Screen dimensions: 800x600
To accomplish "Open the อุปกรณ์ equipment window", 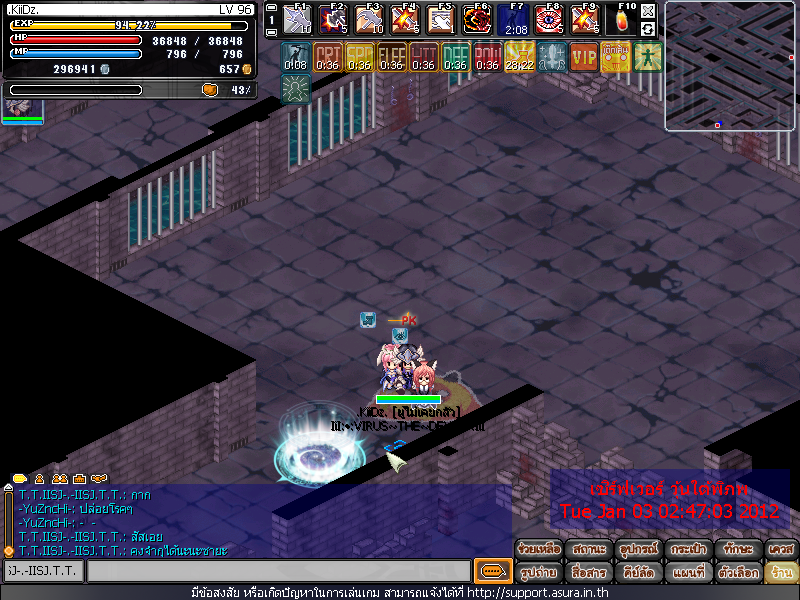I will [638, 550].
